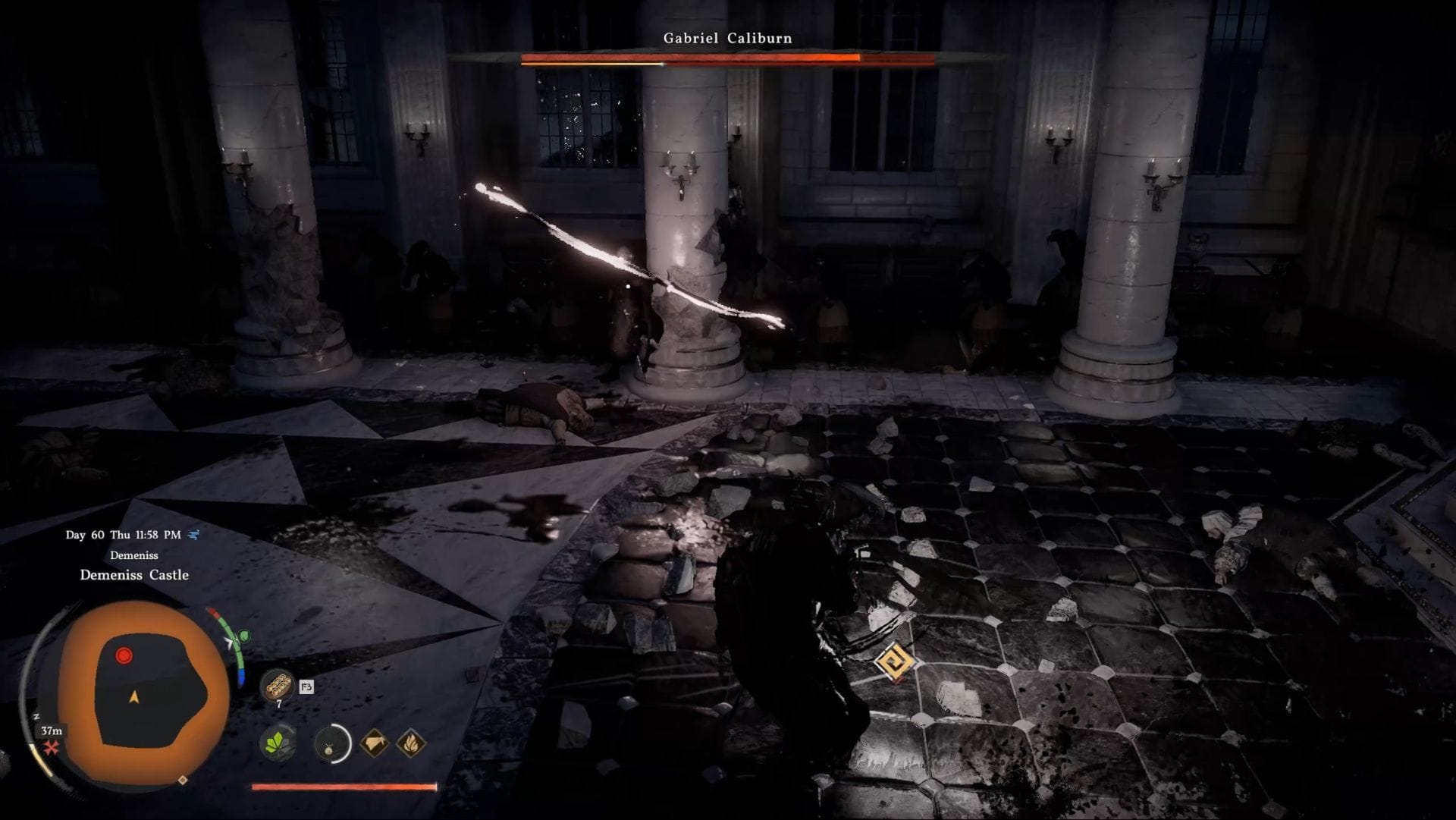Select the amulet cooldown icon
The width and height of the screenshot is (1456, 820).
pos(332,743)
